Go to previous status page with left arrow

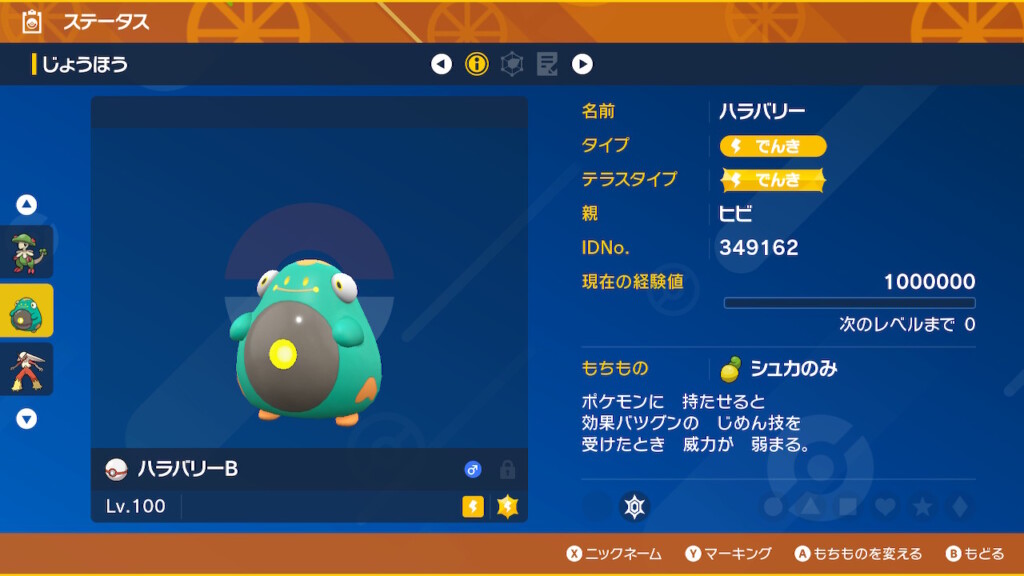coord(441,65)
